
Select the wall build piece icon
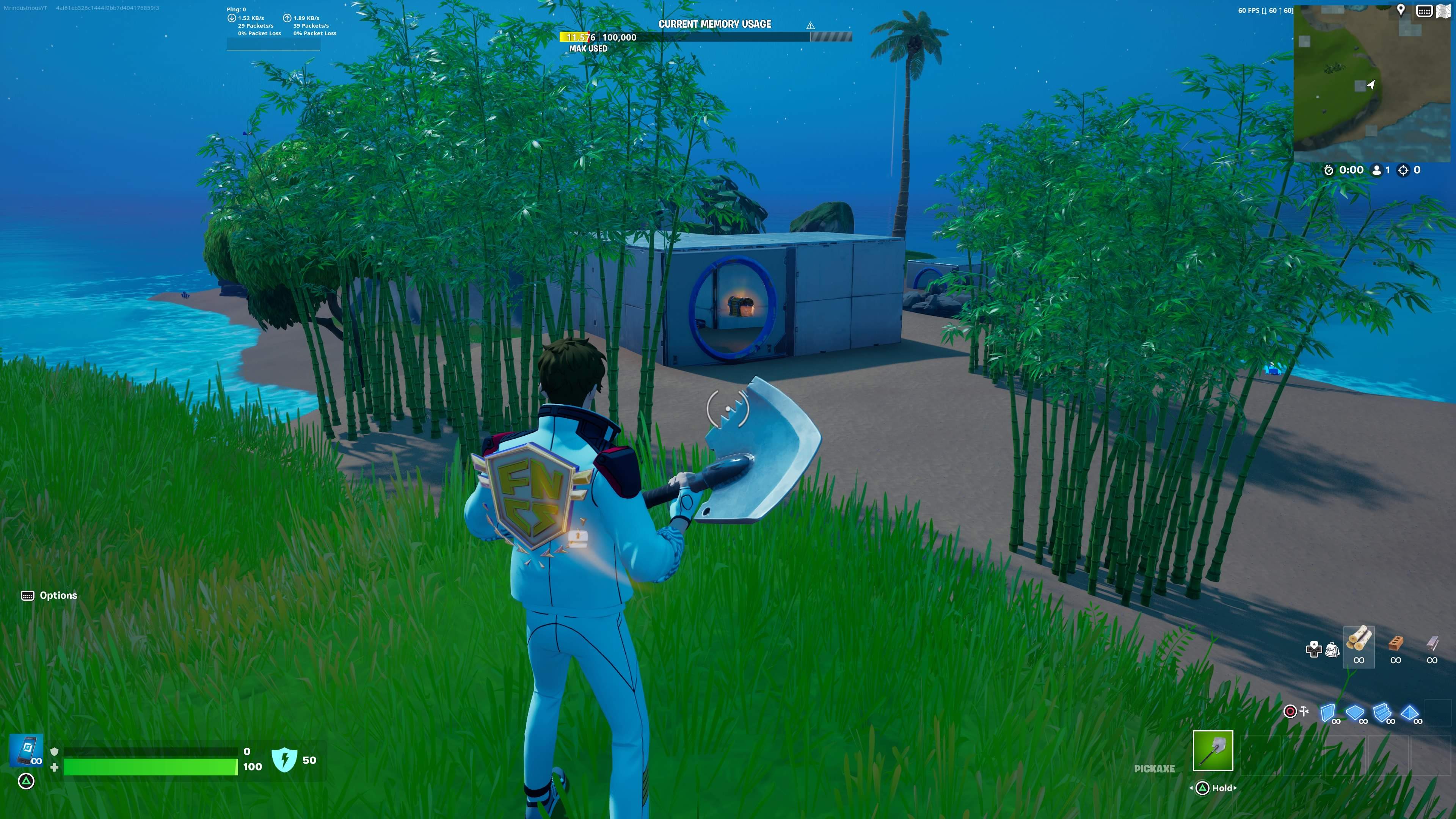pyautogui.click(x=1328, y=713)
